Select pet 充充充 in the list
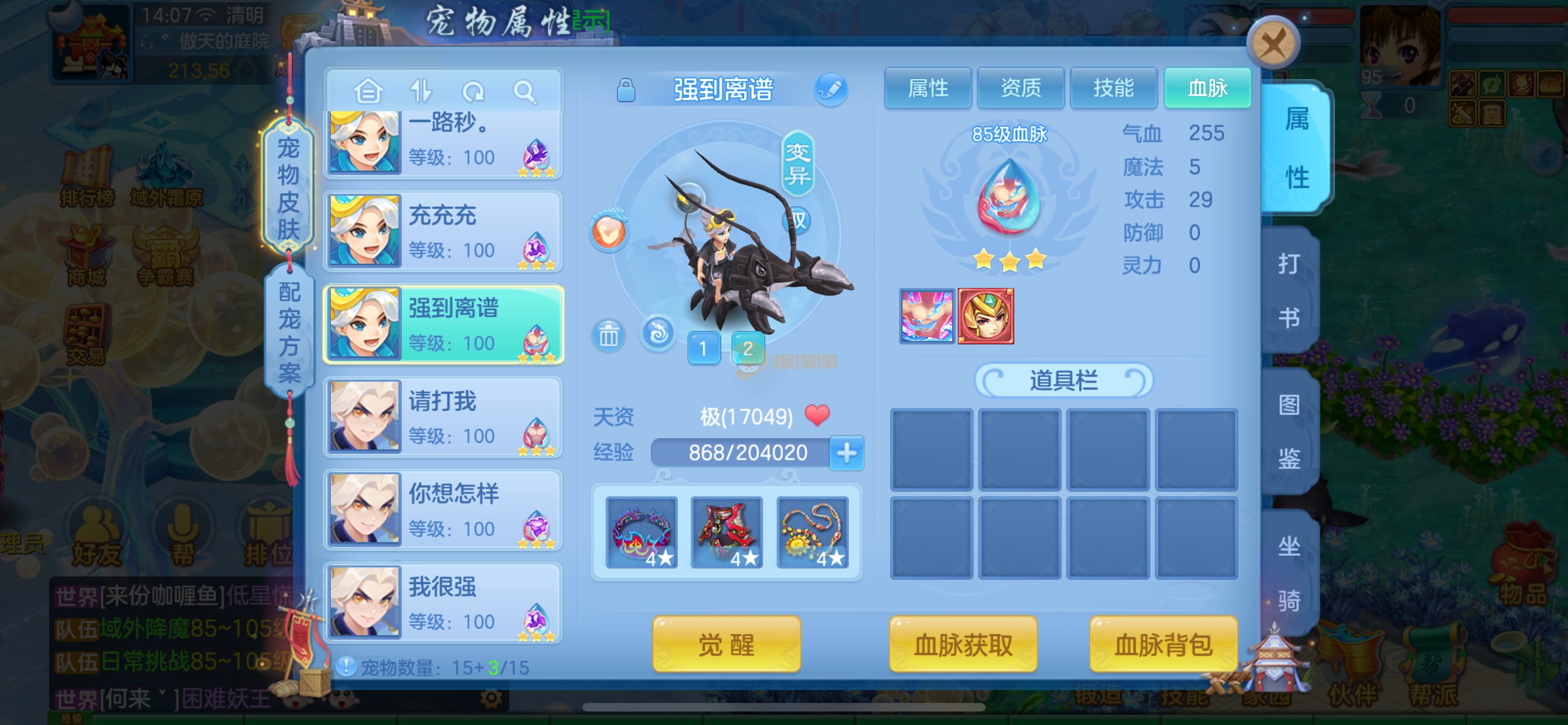The height and width of the screenshot is (725, 1568). click(443, 232)
